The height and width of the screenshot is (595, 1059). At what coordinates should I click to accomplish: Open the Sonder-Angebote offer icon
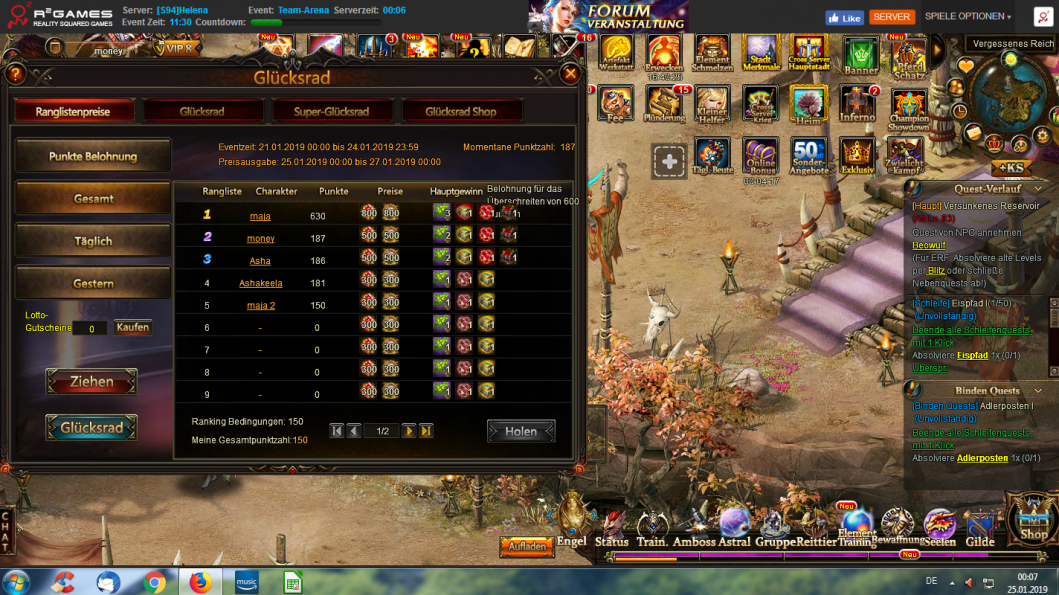pos(808,157)
